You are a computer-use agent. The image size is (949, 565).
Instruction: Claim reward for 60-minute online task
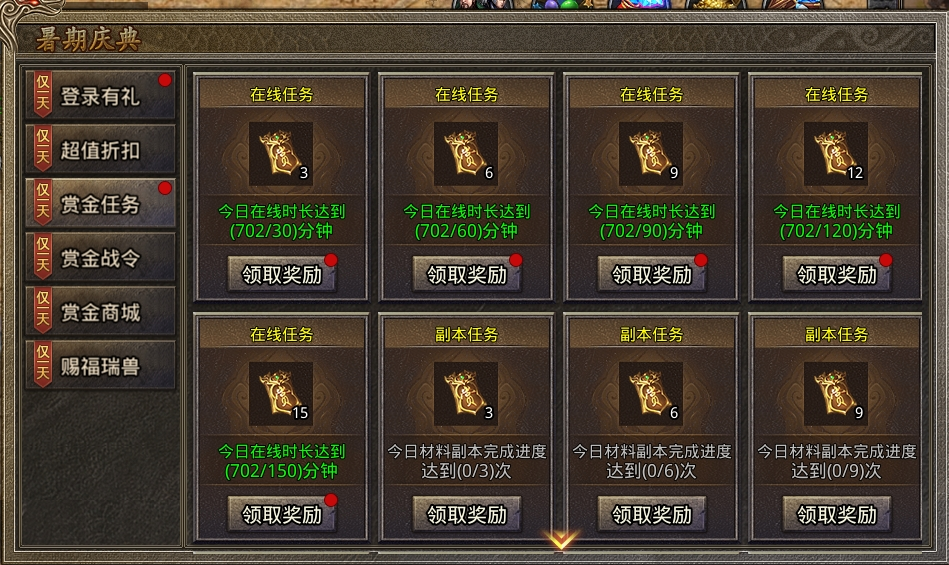point(467,274)
